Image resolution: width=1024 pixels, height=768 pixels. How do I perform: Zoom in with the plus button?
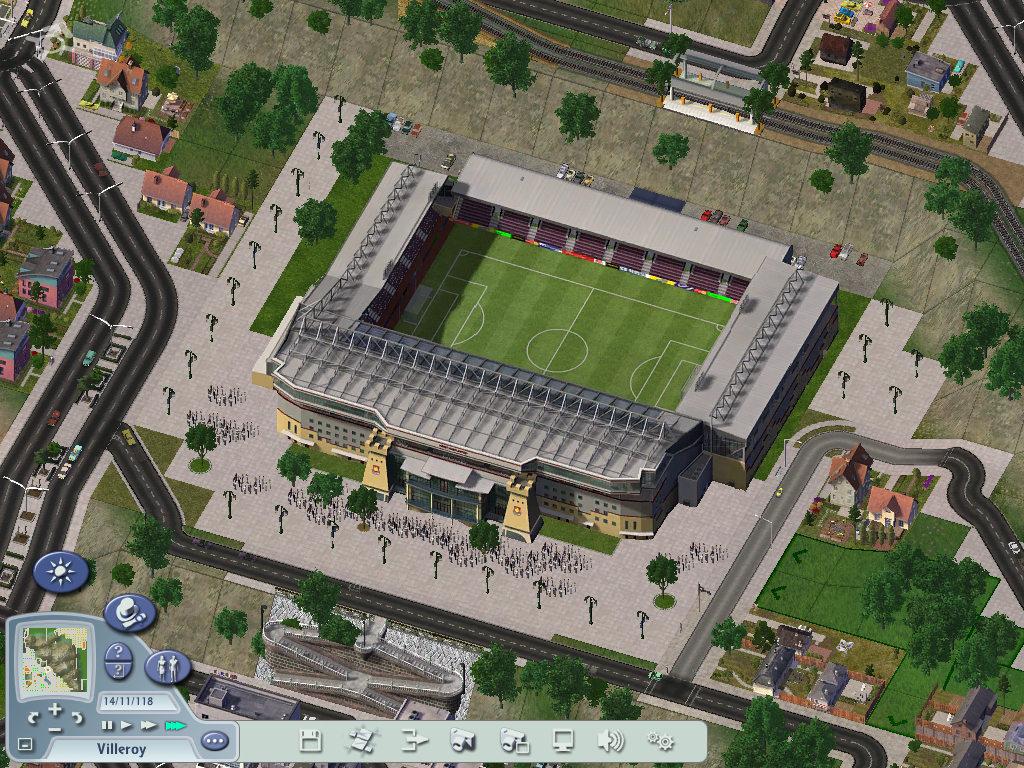(x=56, y=711)
